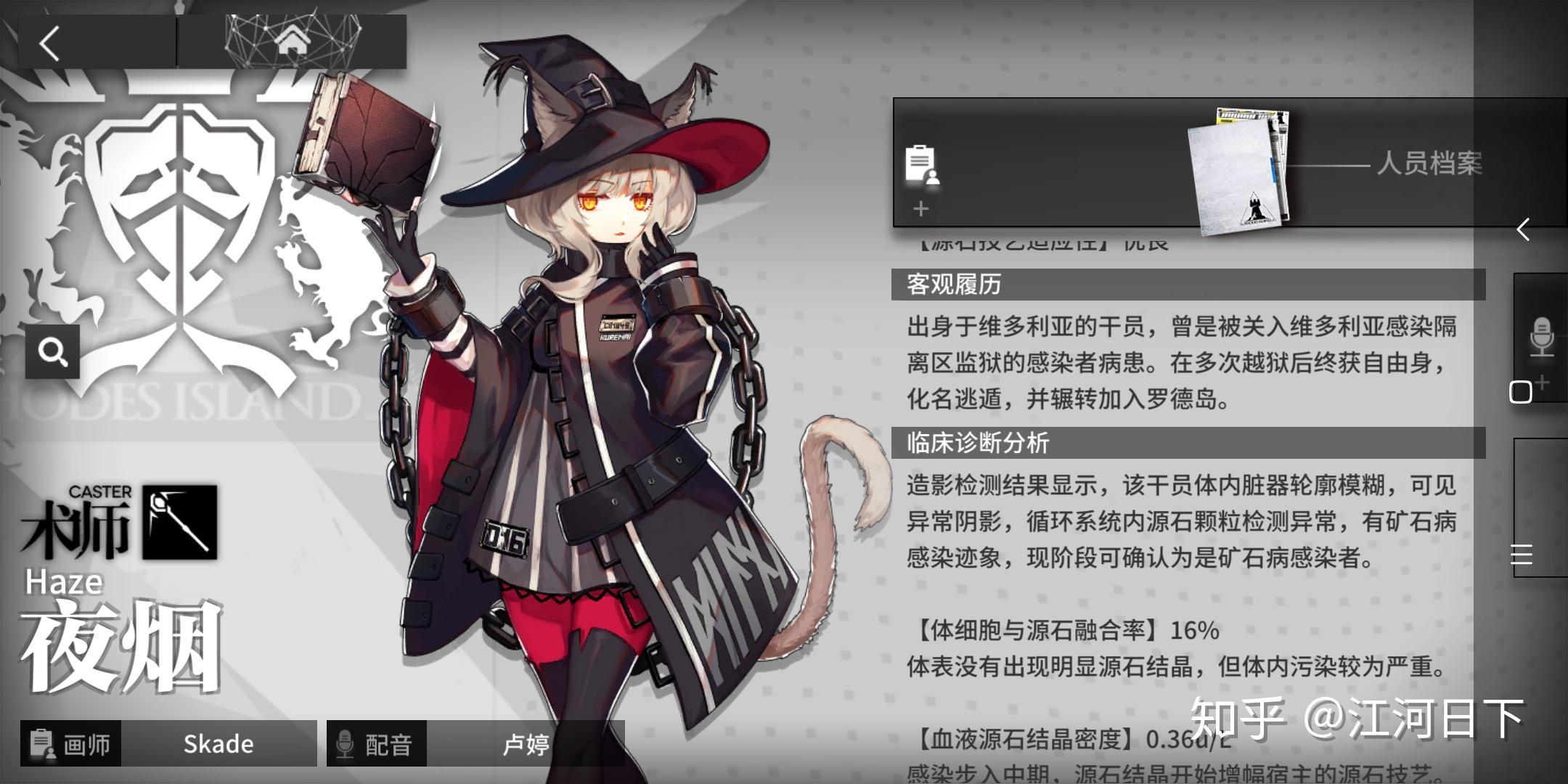Select the 临床诊断分析 section header

click(x=980, y=441)
